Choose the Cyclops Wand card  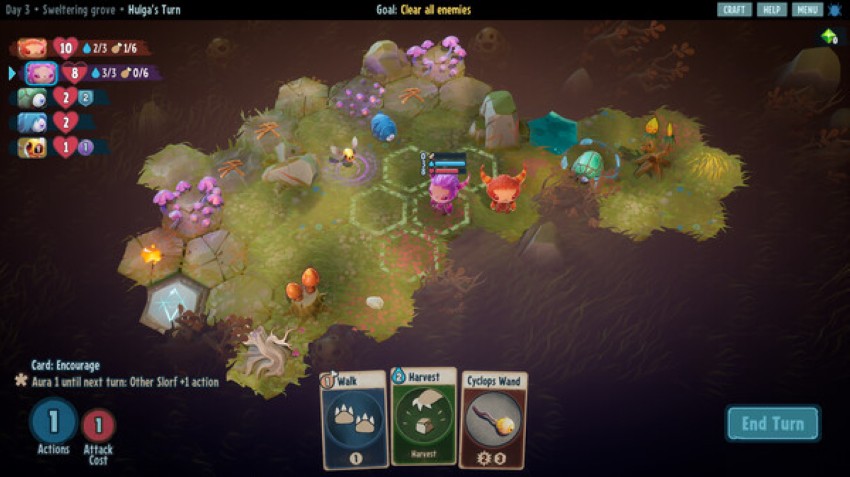pos(493,419)
